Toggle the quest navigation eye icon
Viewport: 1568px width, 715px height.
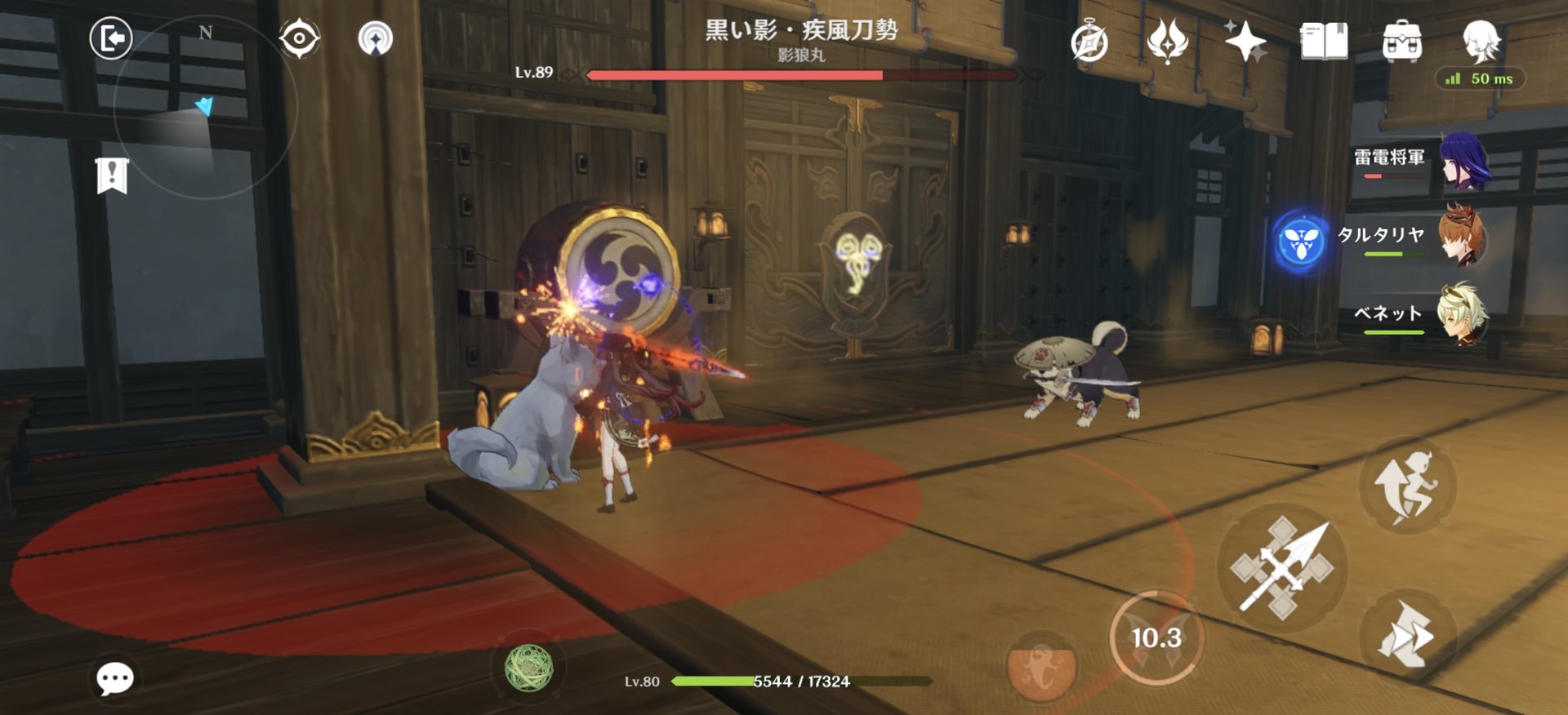coord(301,37)
